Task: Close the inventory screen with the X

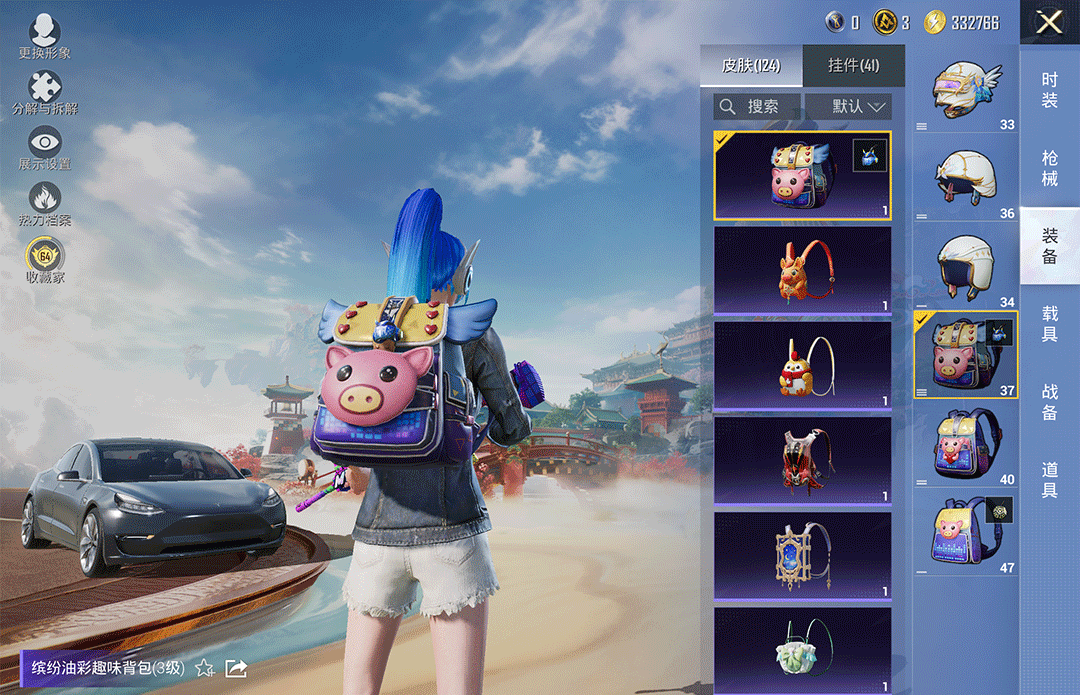Action: 1049,22
